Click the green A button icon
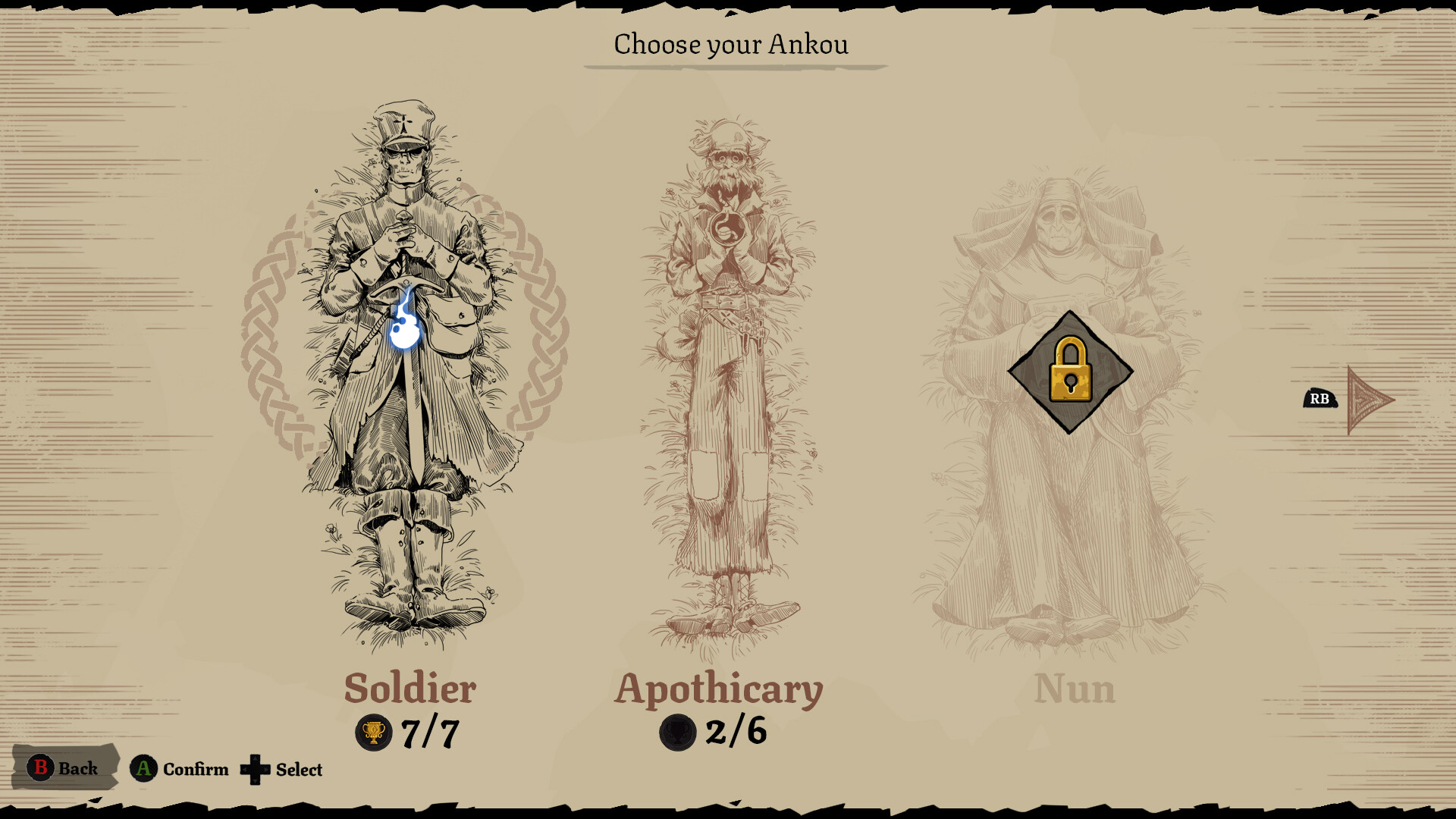The height and width of the screenshot is (819, 1456). click(x=143, y=768)
